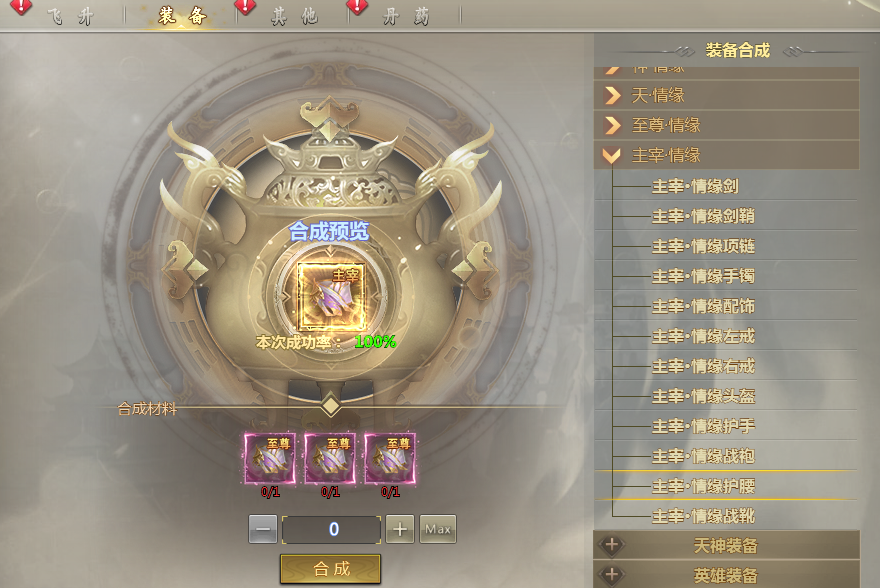
Task: Choose 主宰·情缘护腰 recipe
Action: 702,486
